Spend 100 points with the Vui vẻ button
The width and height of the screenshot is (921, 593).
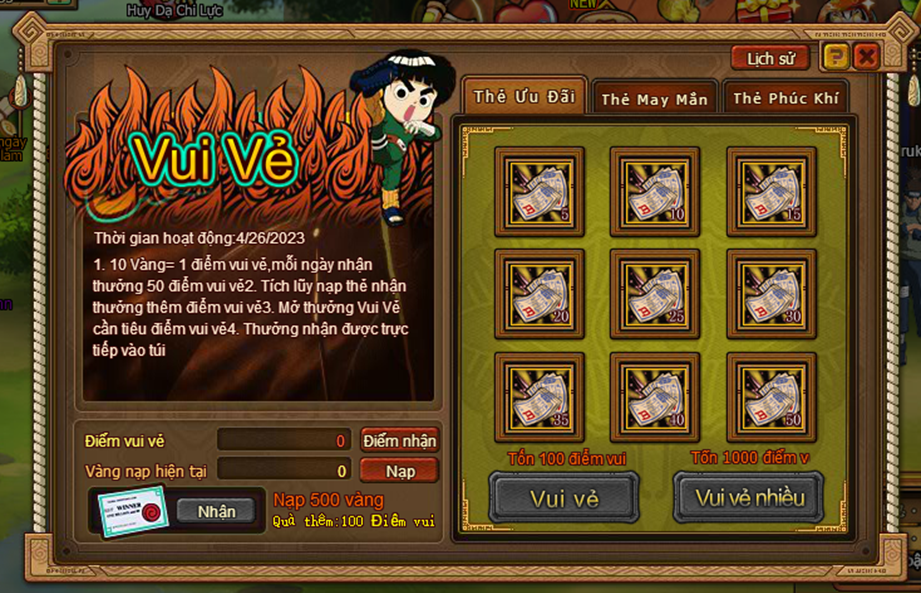click(x=564, y=498)
